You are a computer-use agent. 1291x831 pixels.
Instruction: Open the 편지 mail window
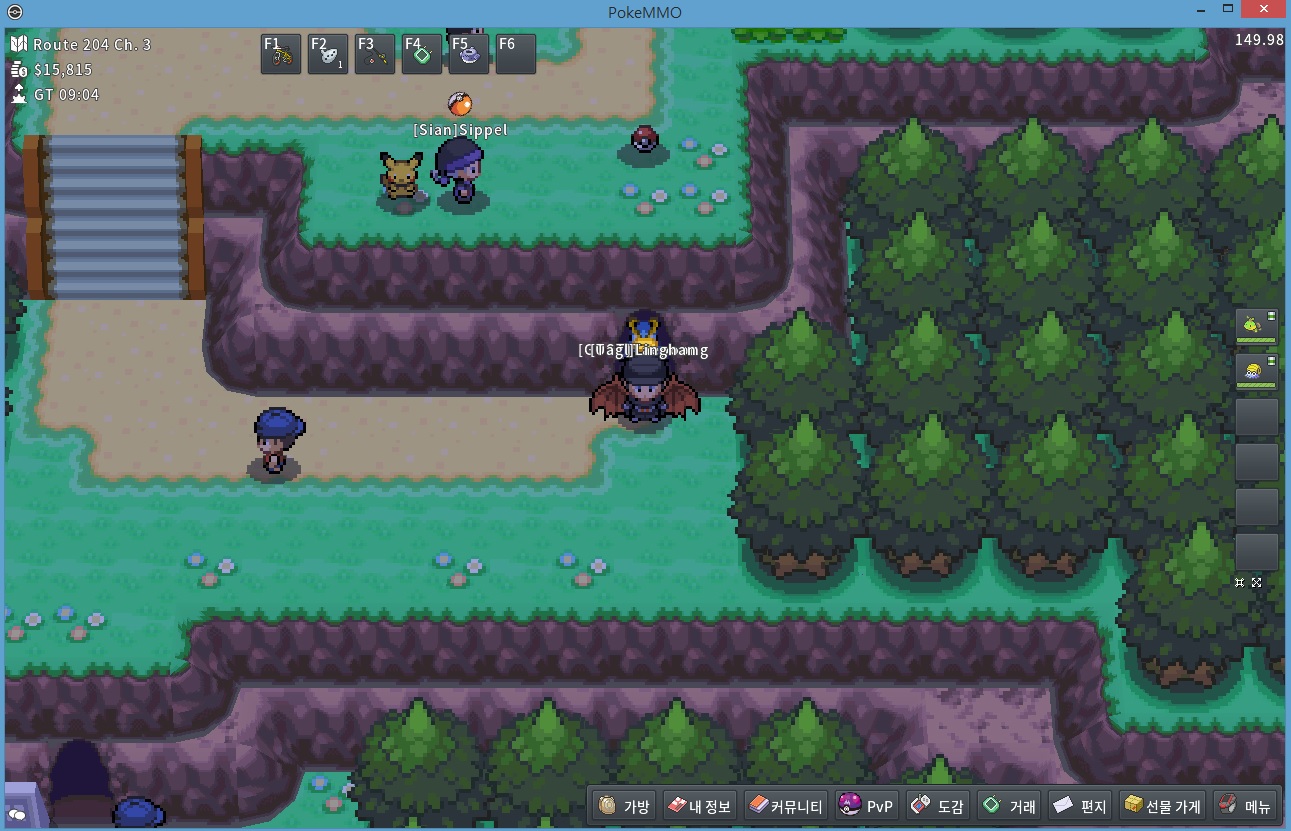pos(1081,806)
